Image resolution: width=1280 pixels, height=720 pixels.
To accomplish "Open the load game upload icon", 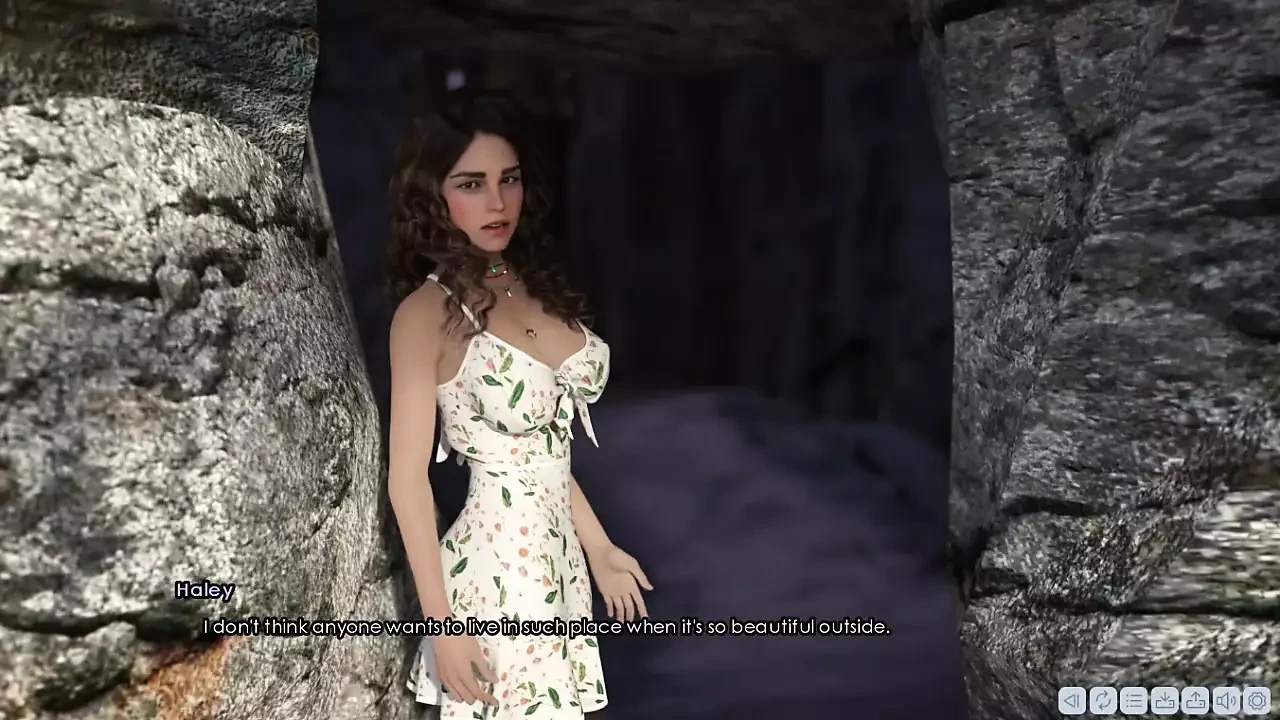I will click(x=1196, y=701).
